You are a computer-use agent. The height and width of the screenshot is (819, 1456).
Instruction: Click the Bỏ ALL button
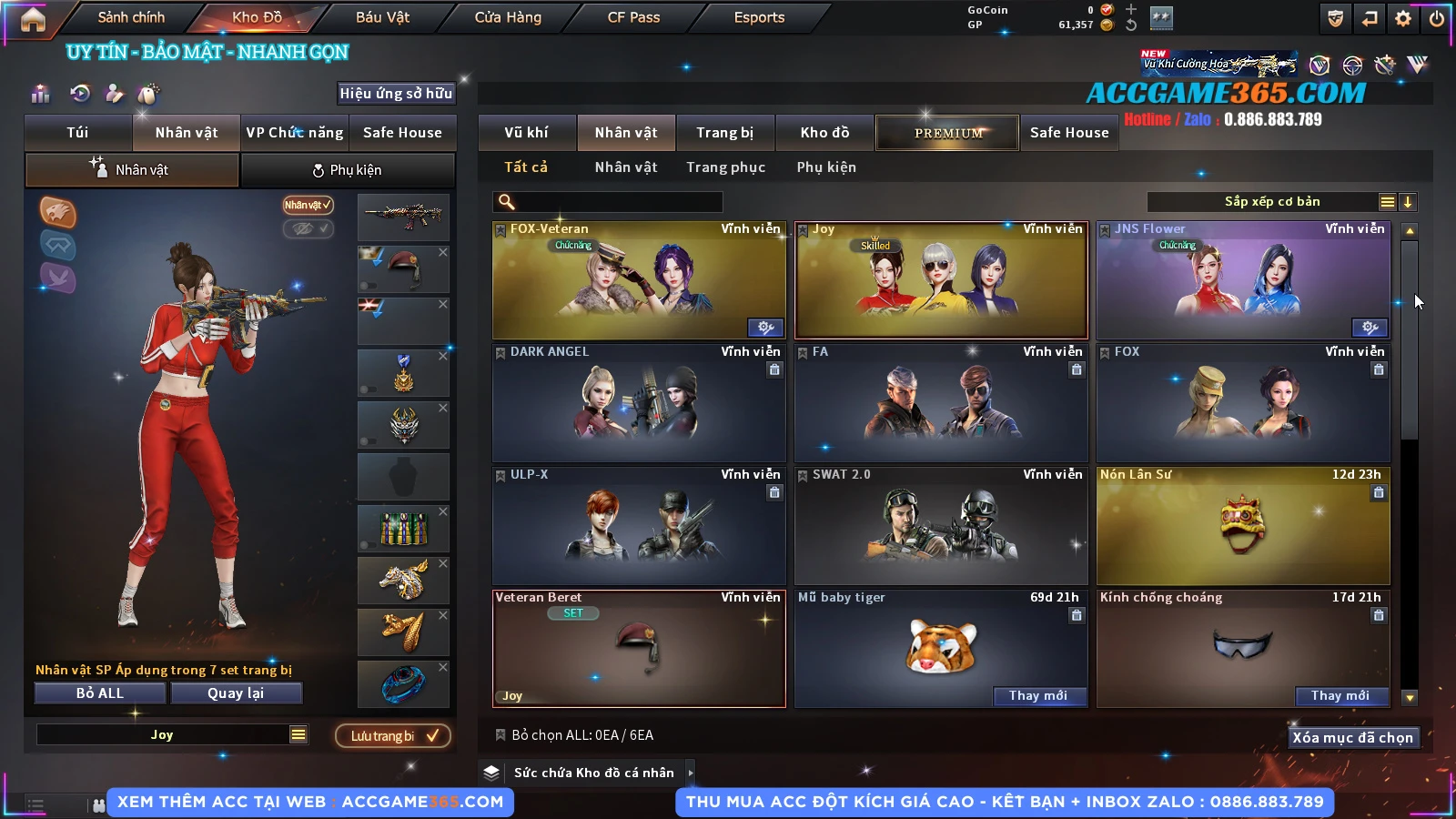100,693
